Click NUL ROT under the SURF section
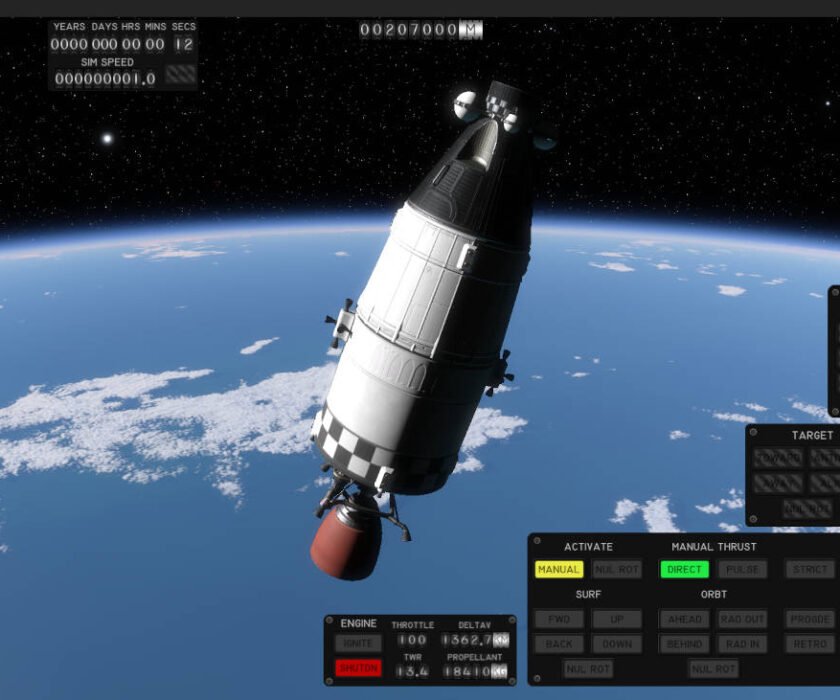 point(588,669)
